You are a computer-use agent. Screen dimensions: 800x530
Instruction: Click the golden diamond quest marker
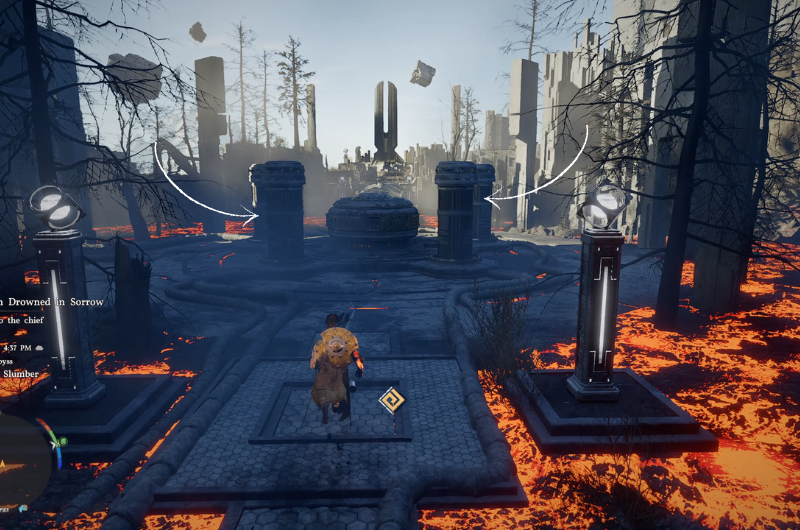point(392,401)
